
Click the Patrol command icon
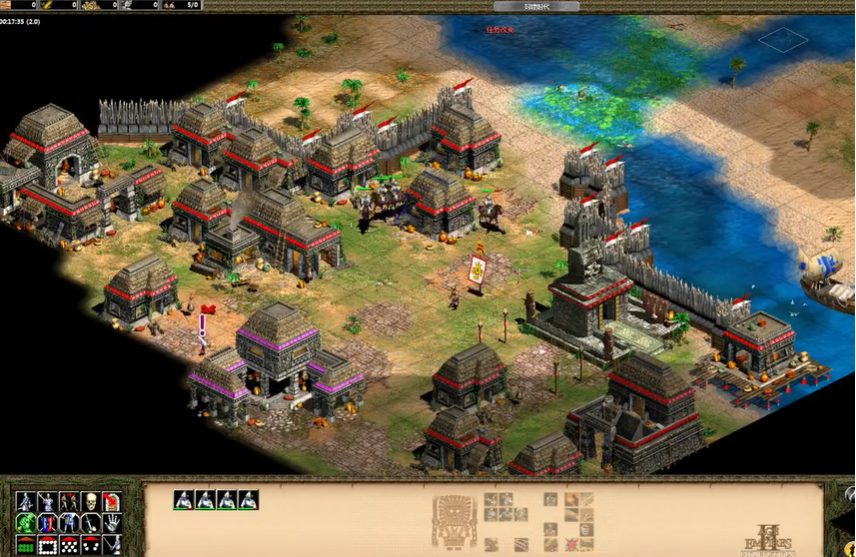coord(26,502)
